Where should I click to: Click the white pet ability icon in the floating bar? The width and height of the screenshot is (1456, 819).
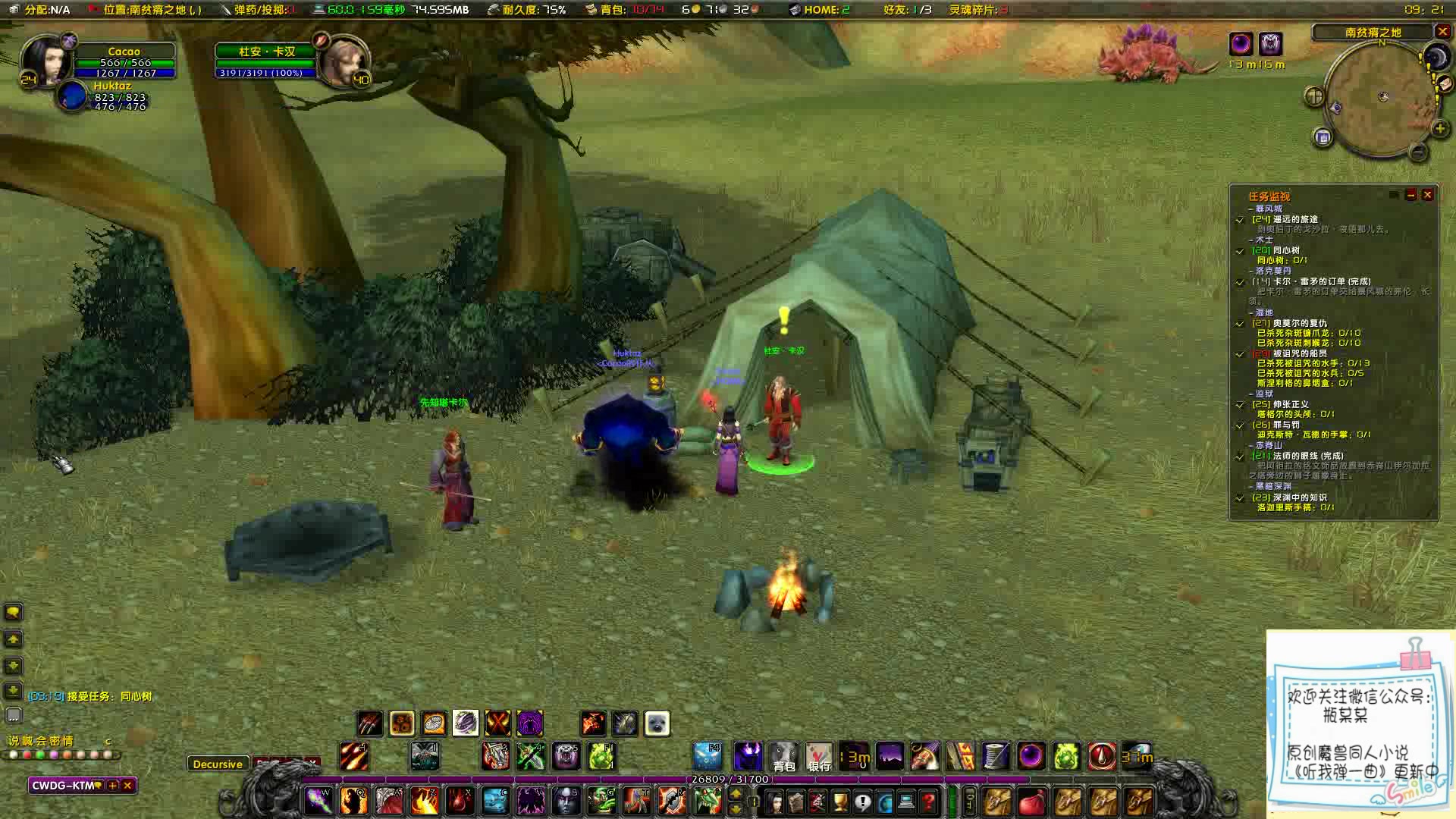tap(657, 723)
